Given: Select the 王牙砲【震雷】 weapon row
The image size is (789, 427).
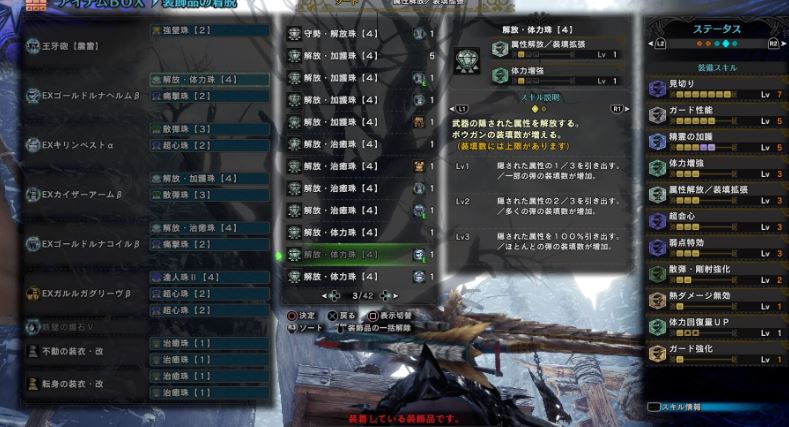Looking at the screenshot, I should point(70,46).
